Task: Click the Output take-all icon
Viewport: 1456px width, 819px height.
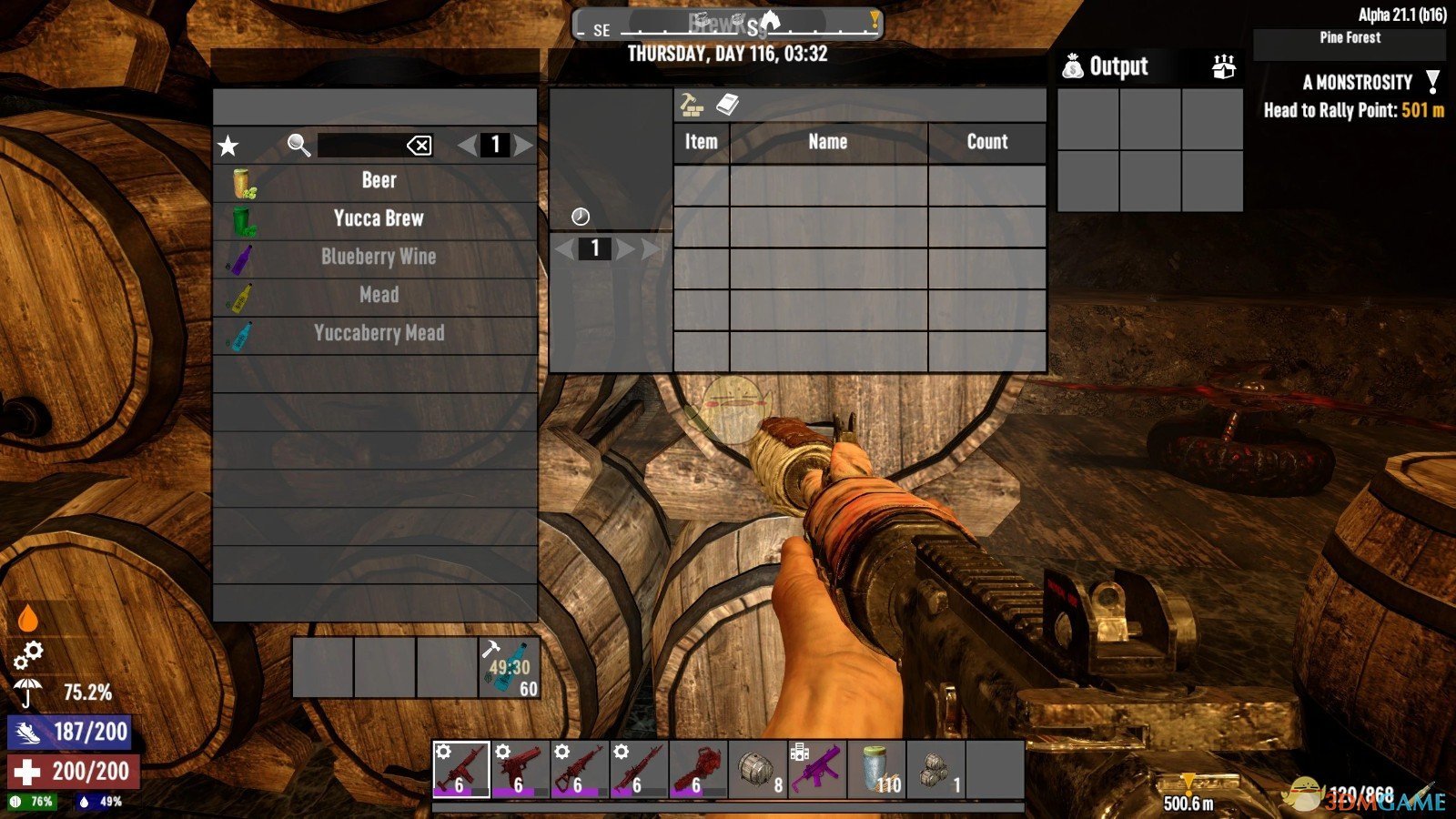Action: (x=1224, y=66)
